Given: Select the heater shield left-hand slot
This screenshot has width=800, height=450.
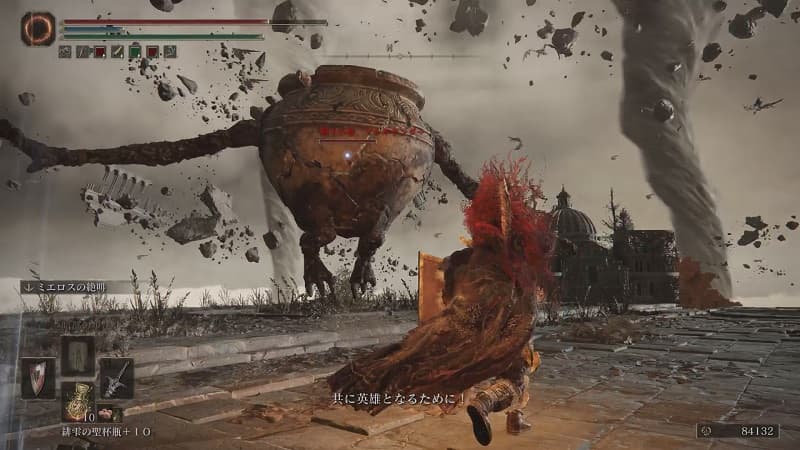Looking at the screenshot, I should coord(38,378).
